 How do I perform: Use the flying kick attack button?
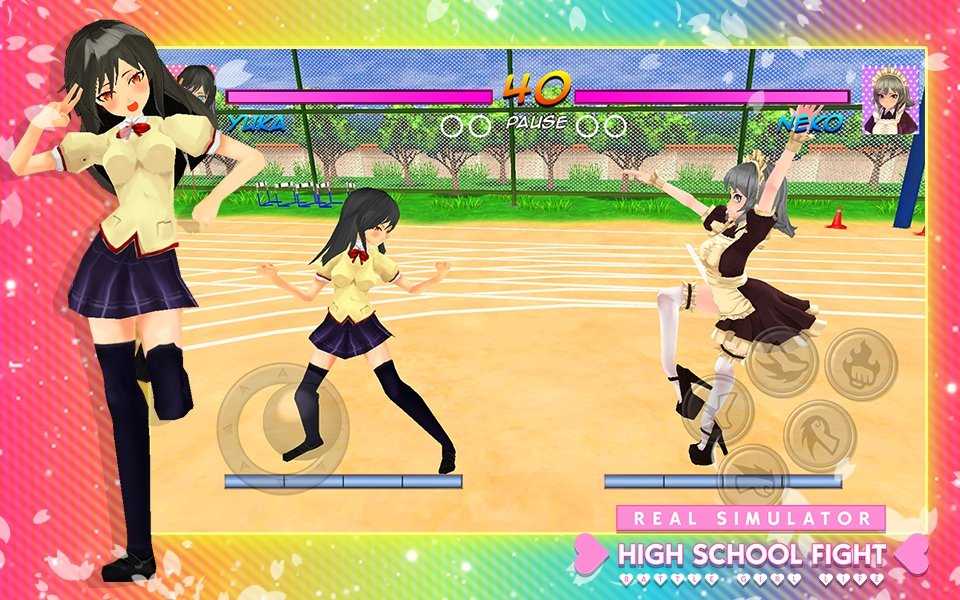coord(781,362)
